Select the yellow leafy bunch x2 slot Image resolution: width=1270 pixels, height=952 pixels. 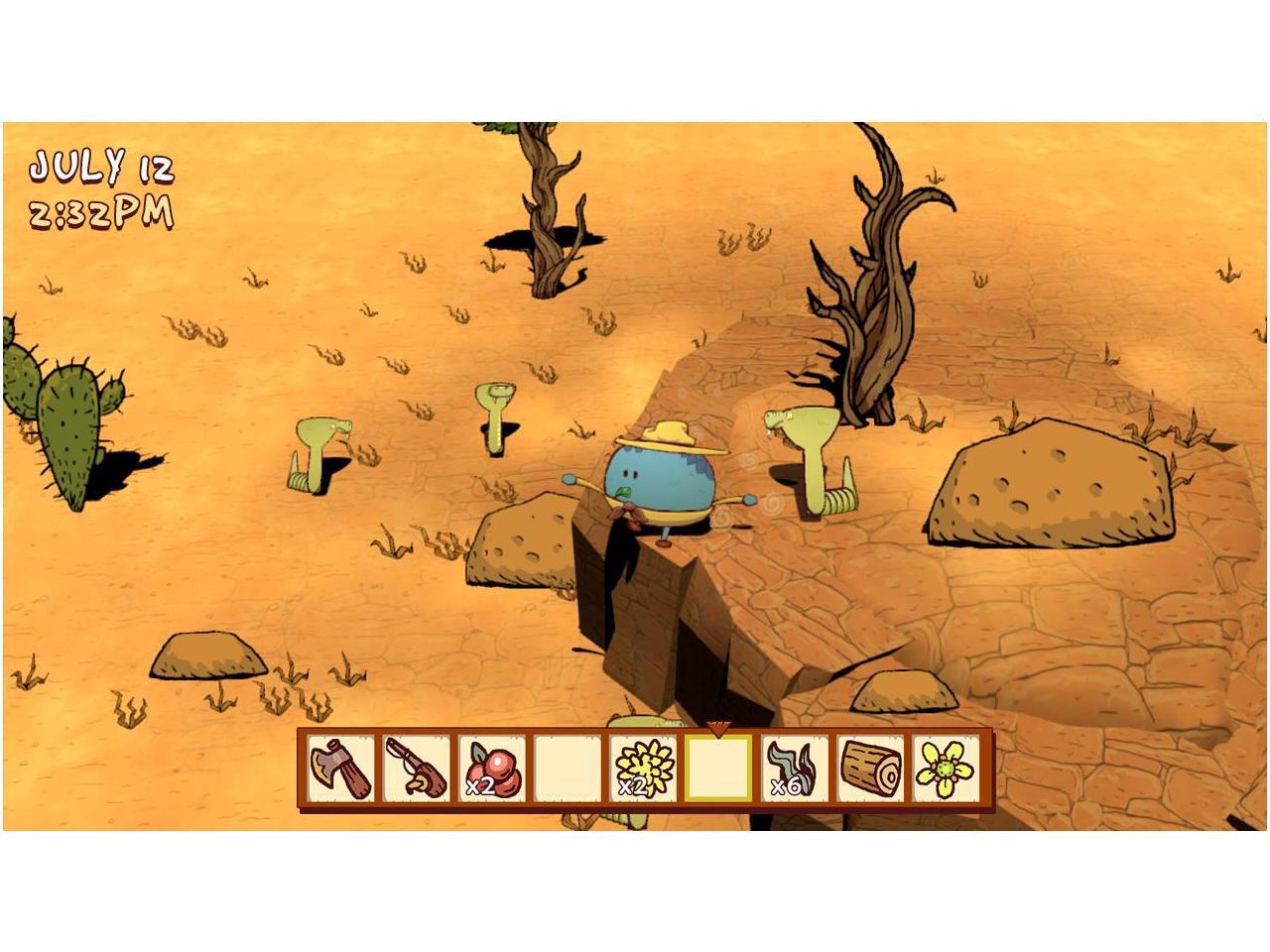coord(644,769)
